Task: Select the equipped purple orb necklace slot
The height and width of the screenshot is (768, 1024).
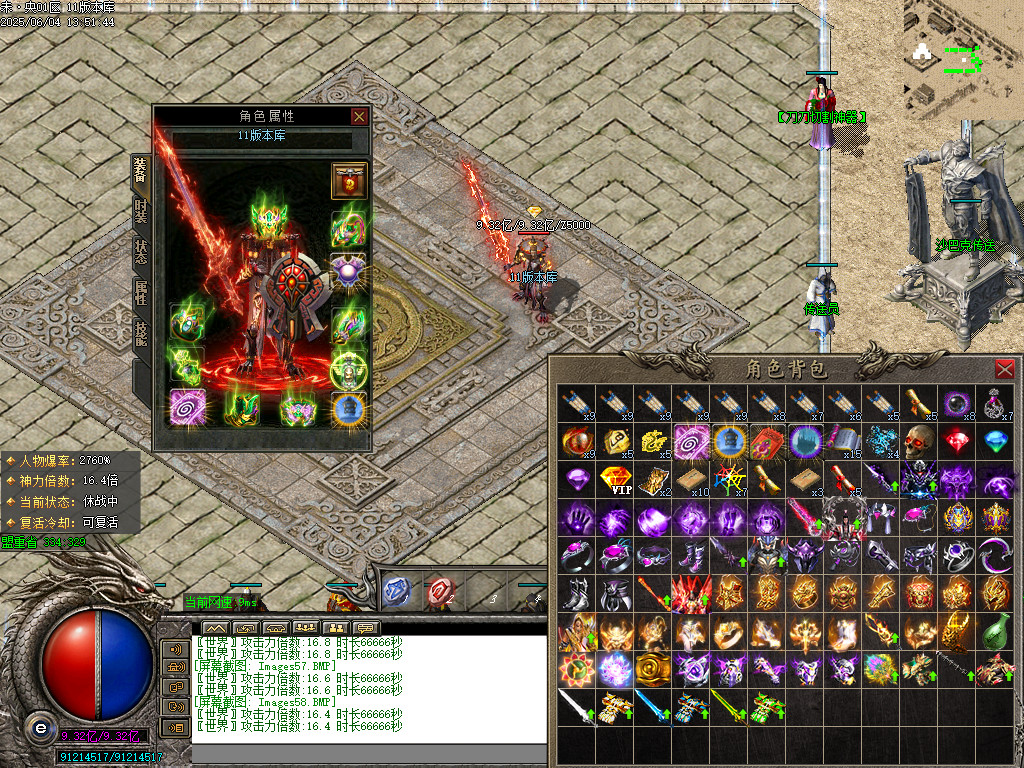Action: click(x=349, y=270)
